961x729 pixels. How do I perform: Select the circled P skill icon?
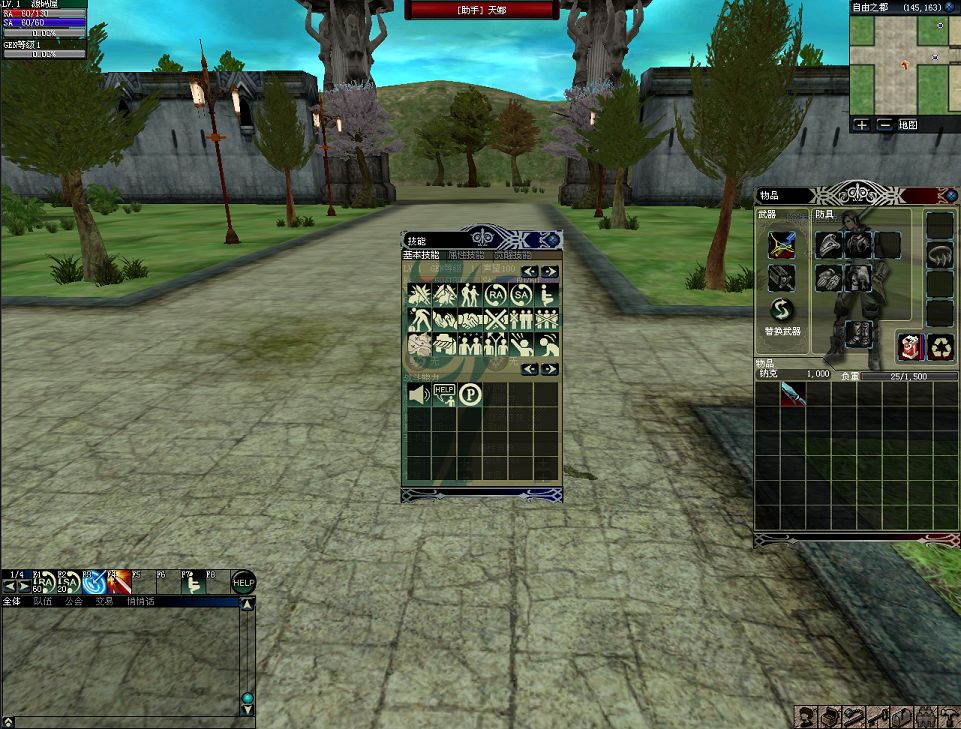pos(470,394)
